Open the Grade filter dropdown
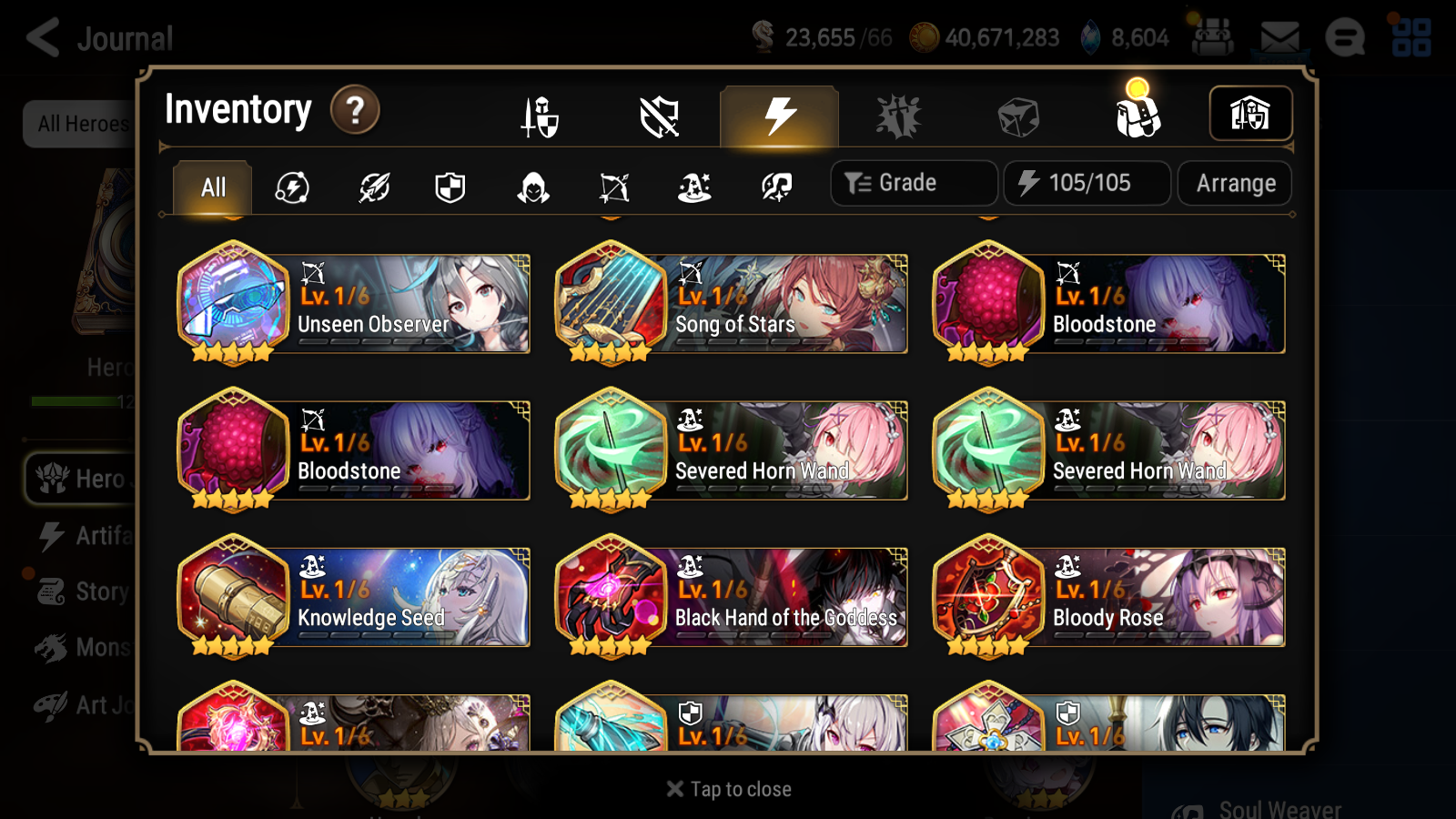1456x819 pixels. (x=913, y=183)
